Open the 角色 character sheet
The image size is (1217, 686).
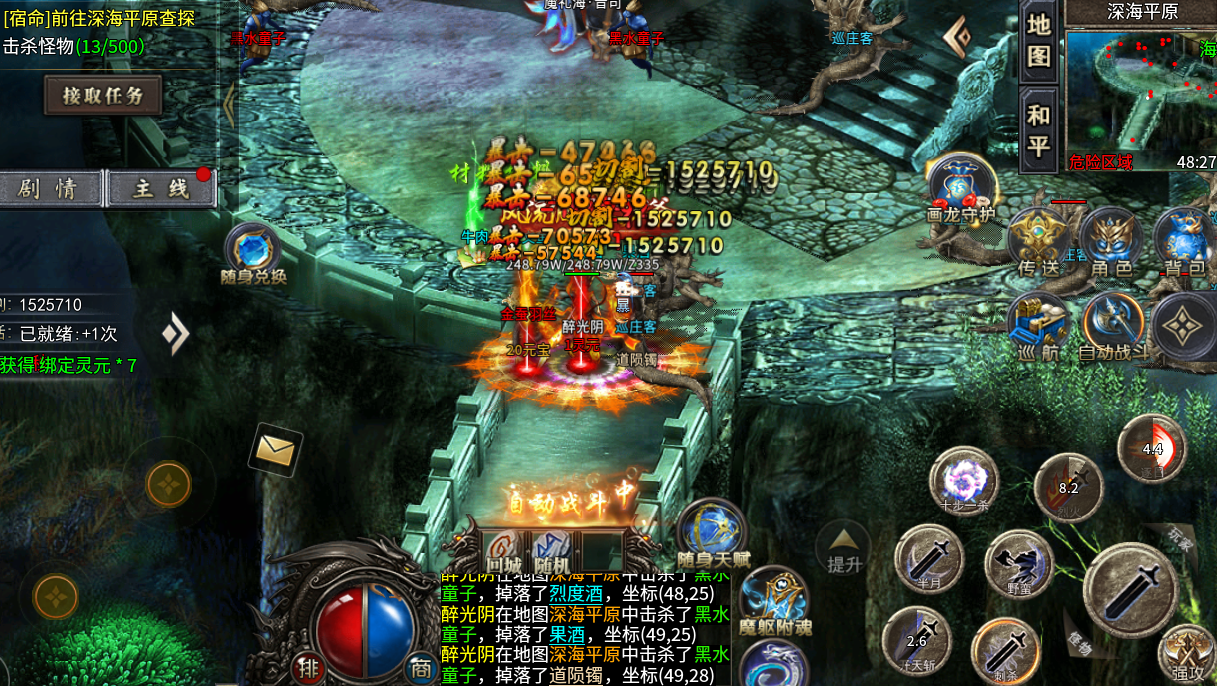click(x=1111, y=240)
